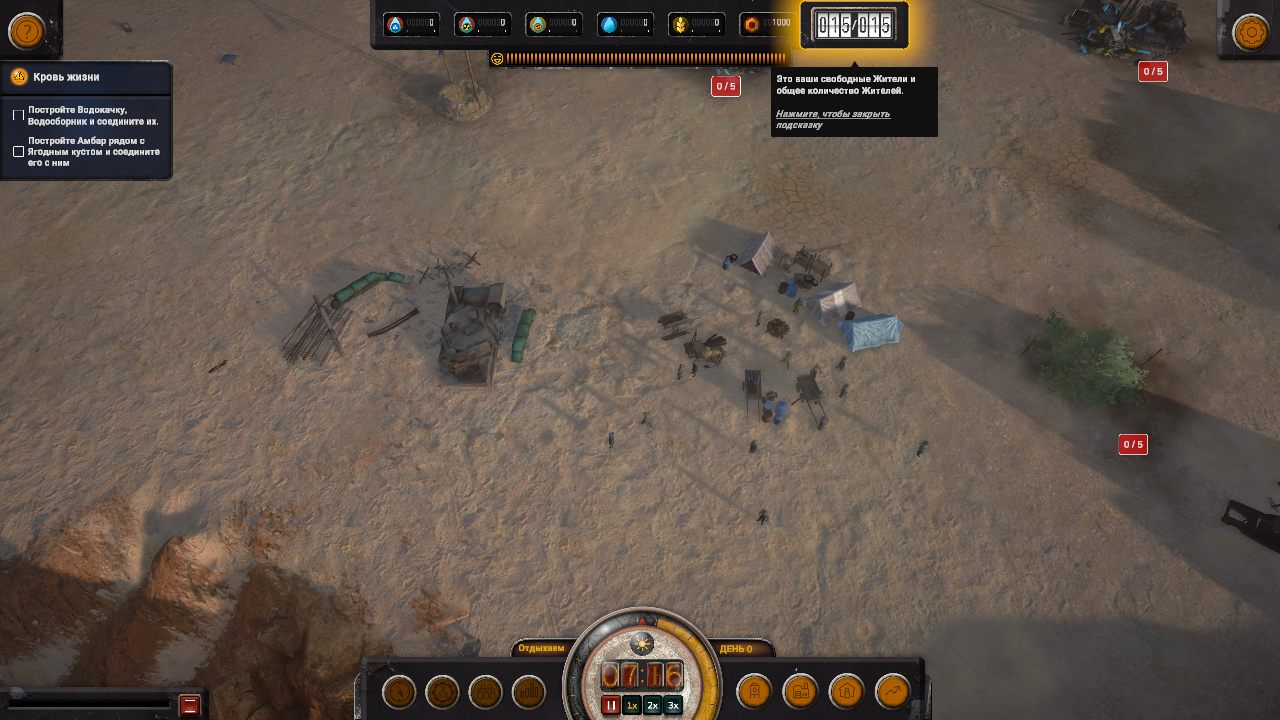
Task: Set game speed to 1x
Action: (631, 705)
